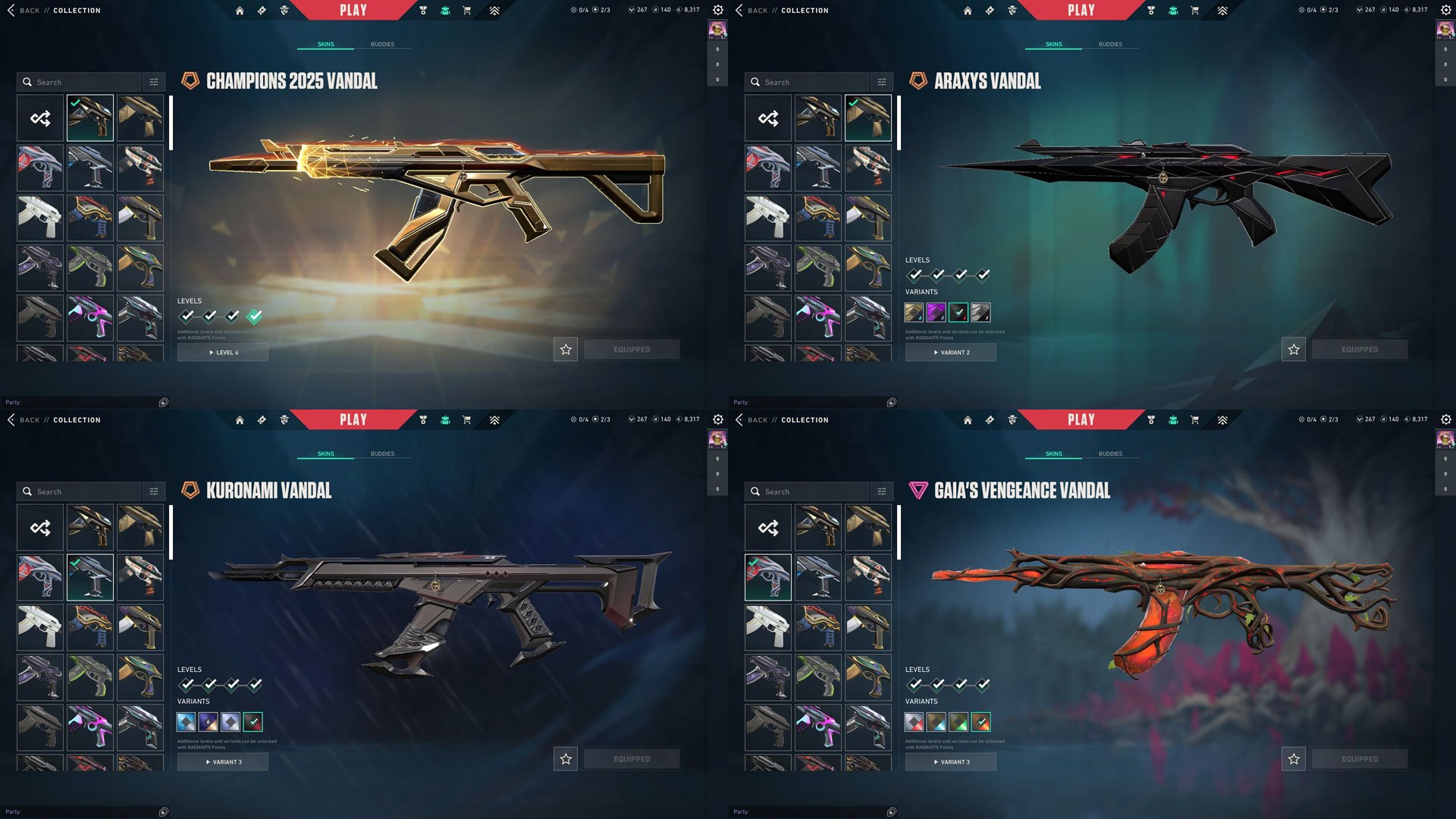Viewport: 1456px width, 819px height.
Task: Toggle the favorite star on Gaia's Vengeance Vandal
Action: pyautogui.click(x=1293, y=758)
